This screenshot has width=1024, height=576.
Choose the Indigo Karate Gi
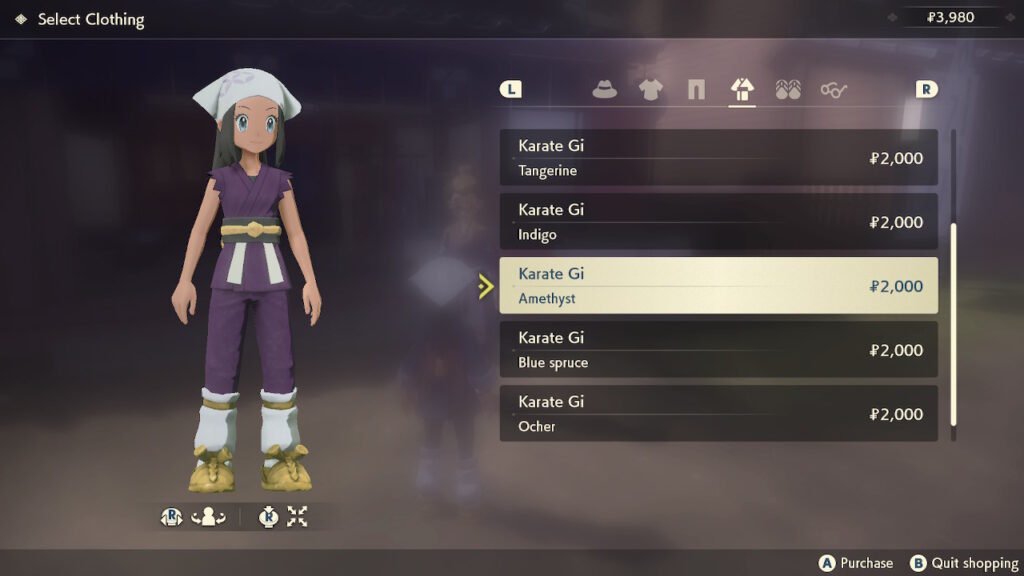(718, 222)
